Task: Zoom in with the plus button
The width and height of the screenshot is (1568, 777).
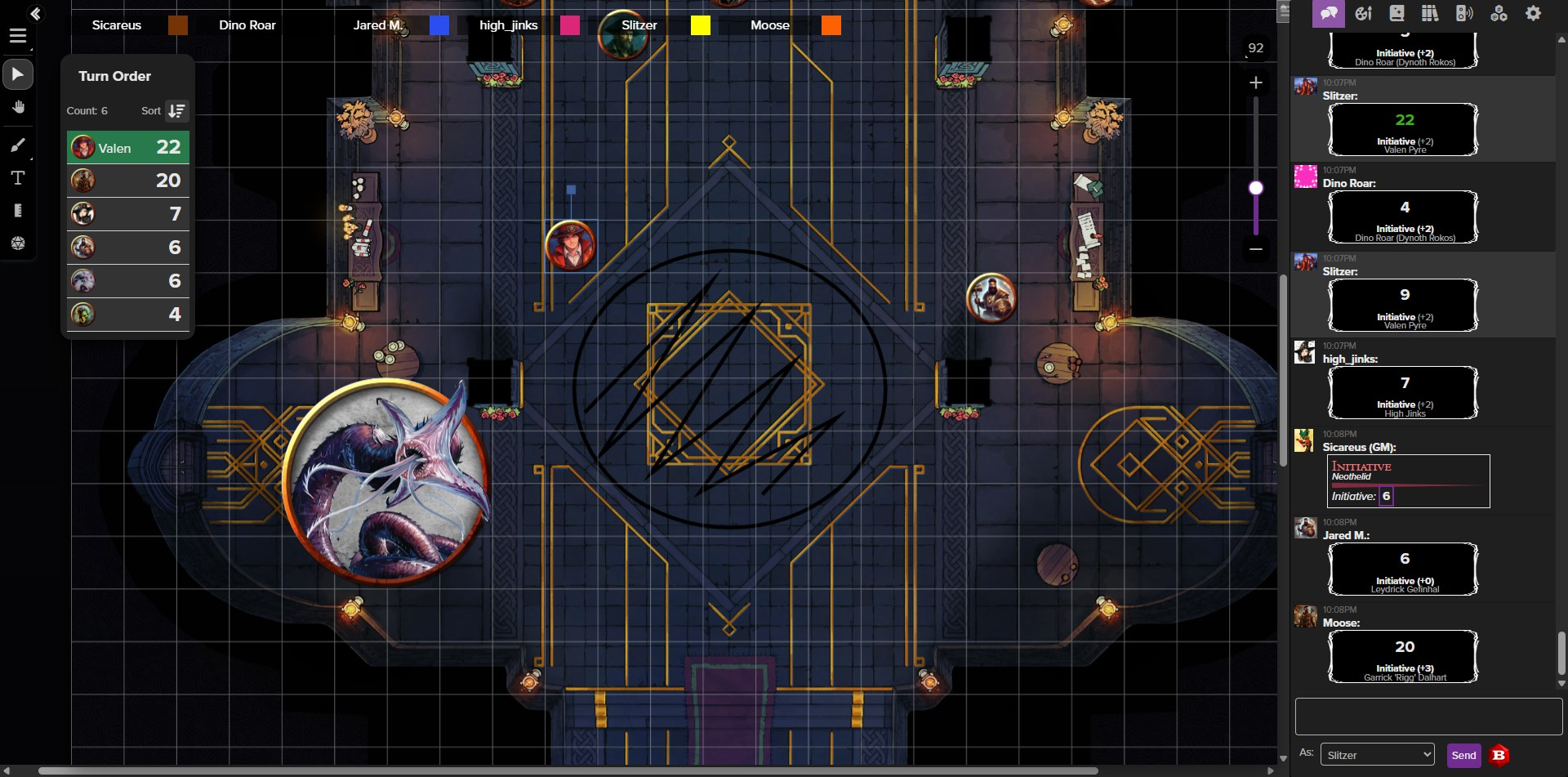Action: [x=1256, y=83]
